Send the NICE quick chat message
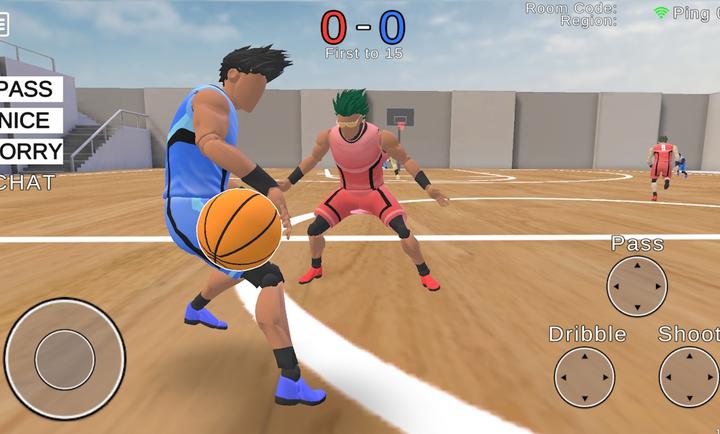 [x=28, y=121]
